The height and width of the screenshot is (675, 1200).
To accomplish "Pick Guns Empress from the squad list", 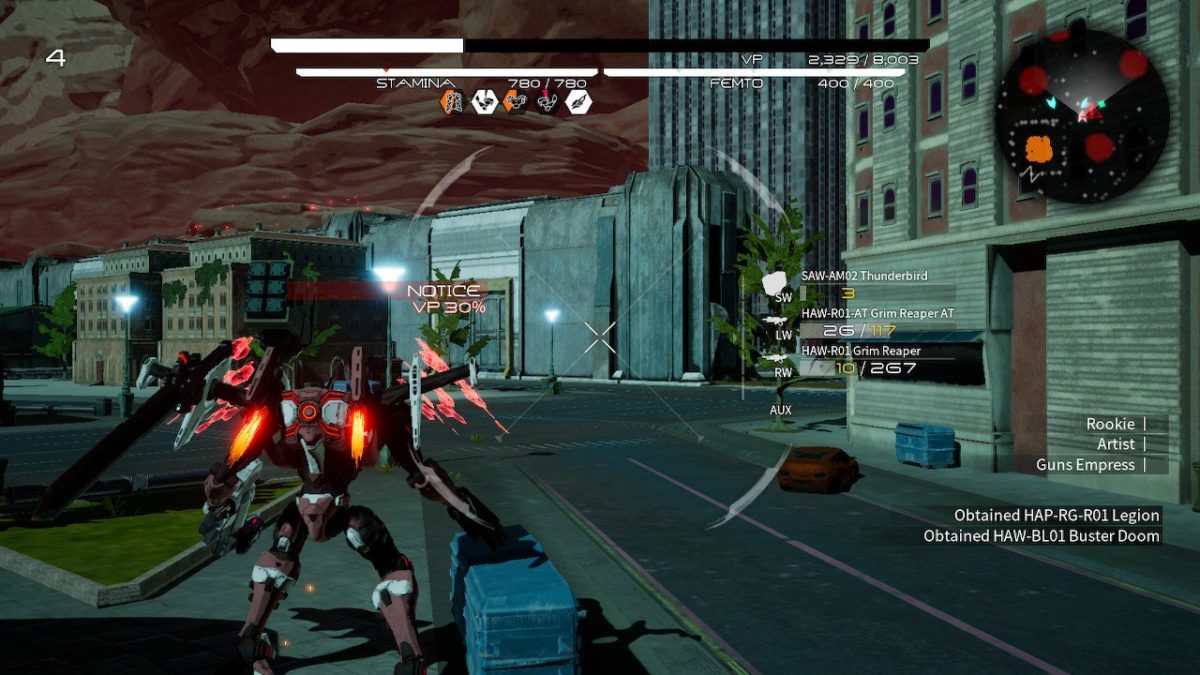I will tap(1085, 465).
